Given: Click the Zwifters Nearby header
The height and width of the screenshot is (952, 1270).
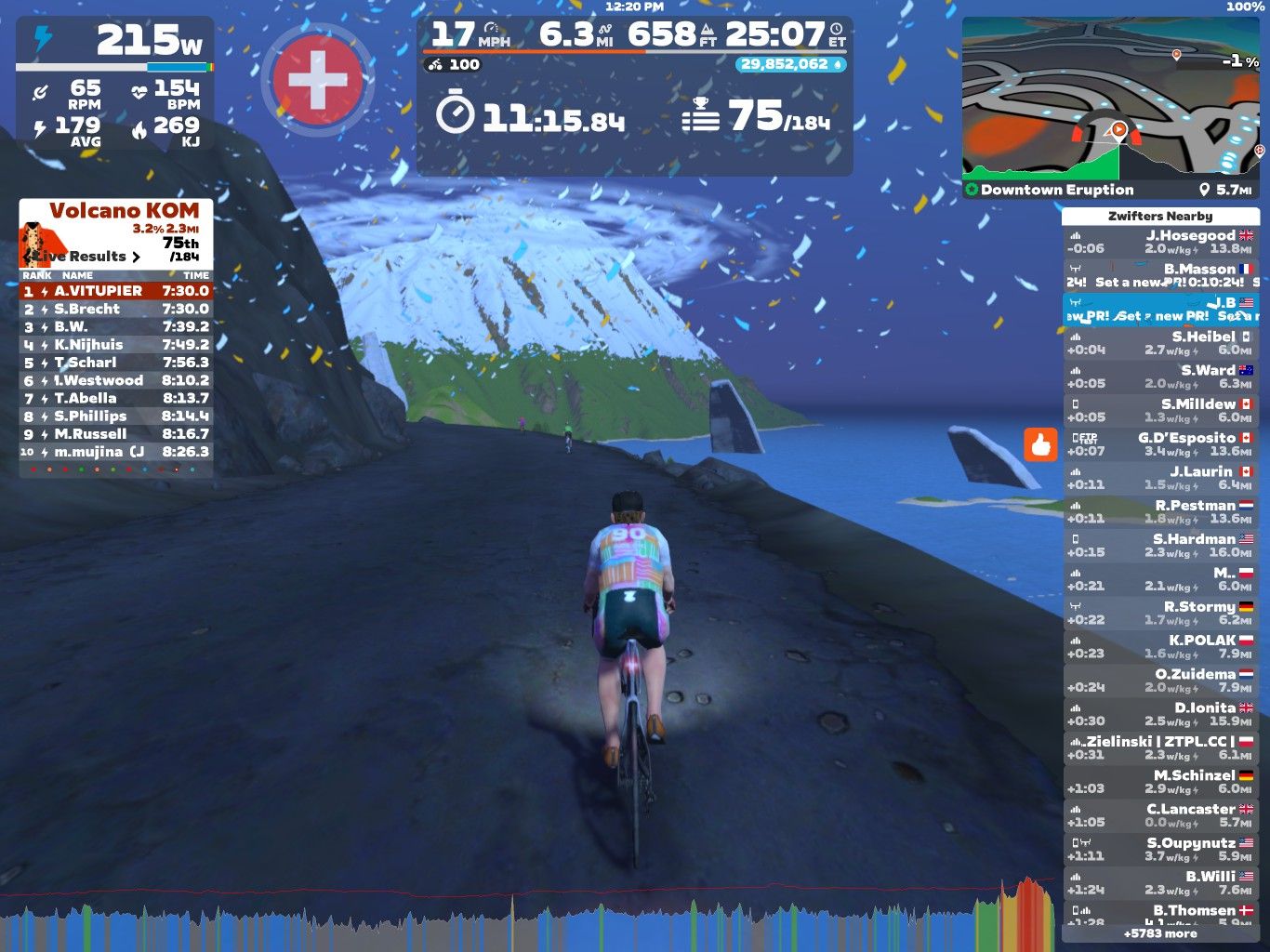Looking at the screenshot, I should pyautogui.click(x=1159, y=216).
